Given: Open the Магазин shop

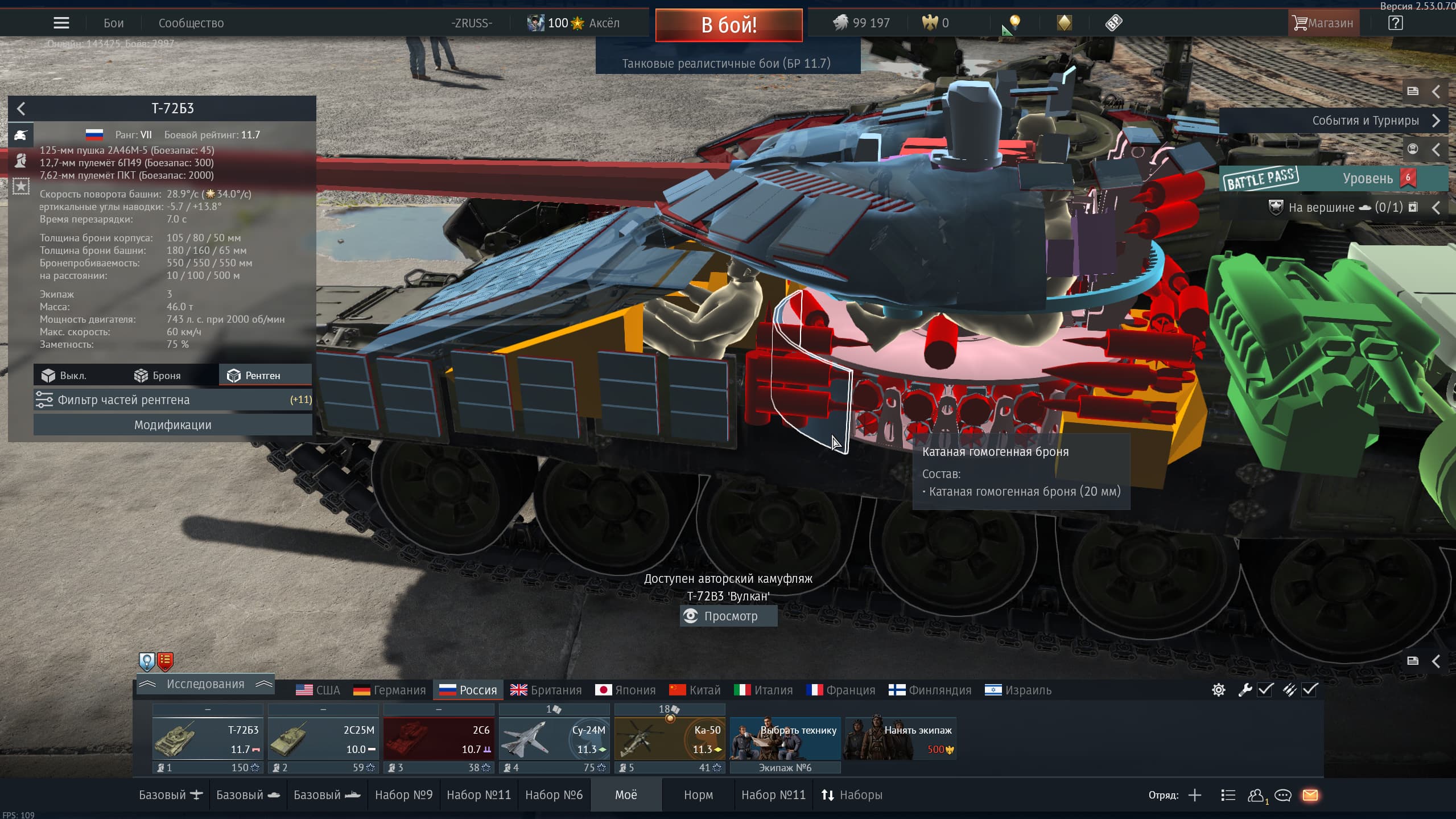Looking at the screenshot, I should click(1323, 23).
